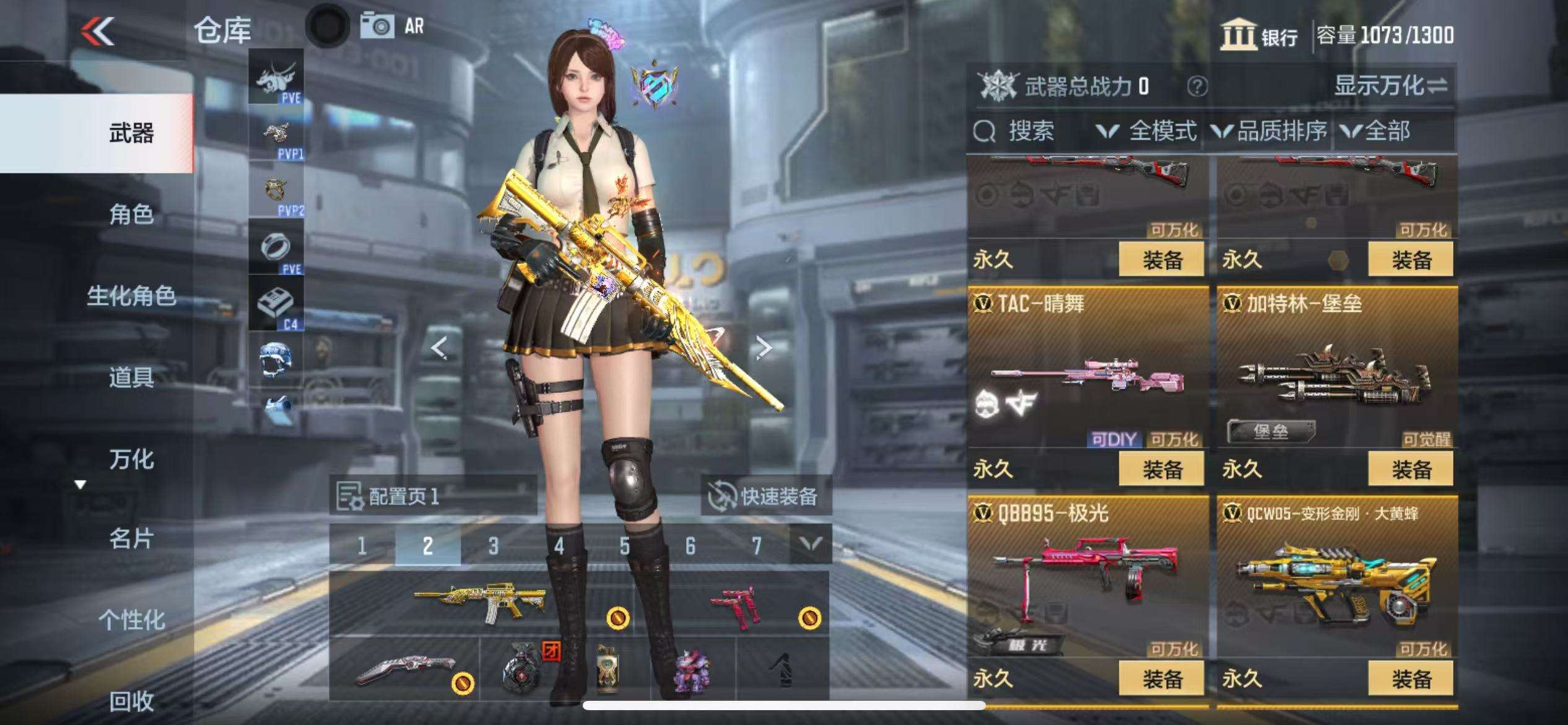Equip the TAC-晴舞 sniper rifle
1568x725 pixels.
tap(1161, 469)
